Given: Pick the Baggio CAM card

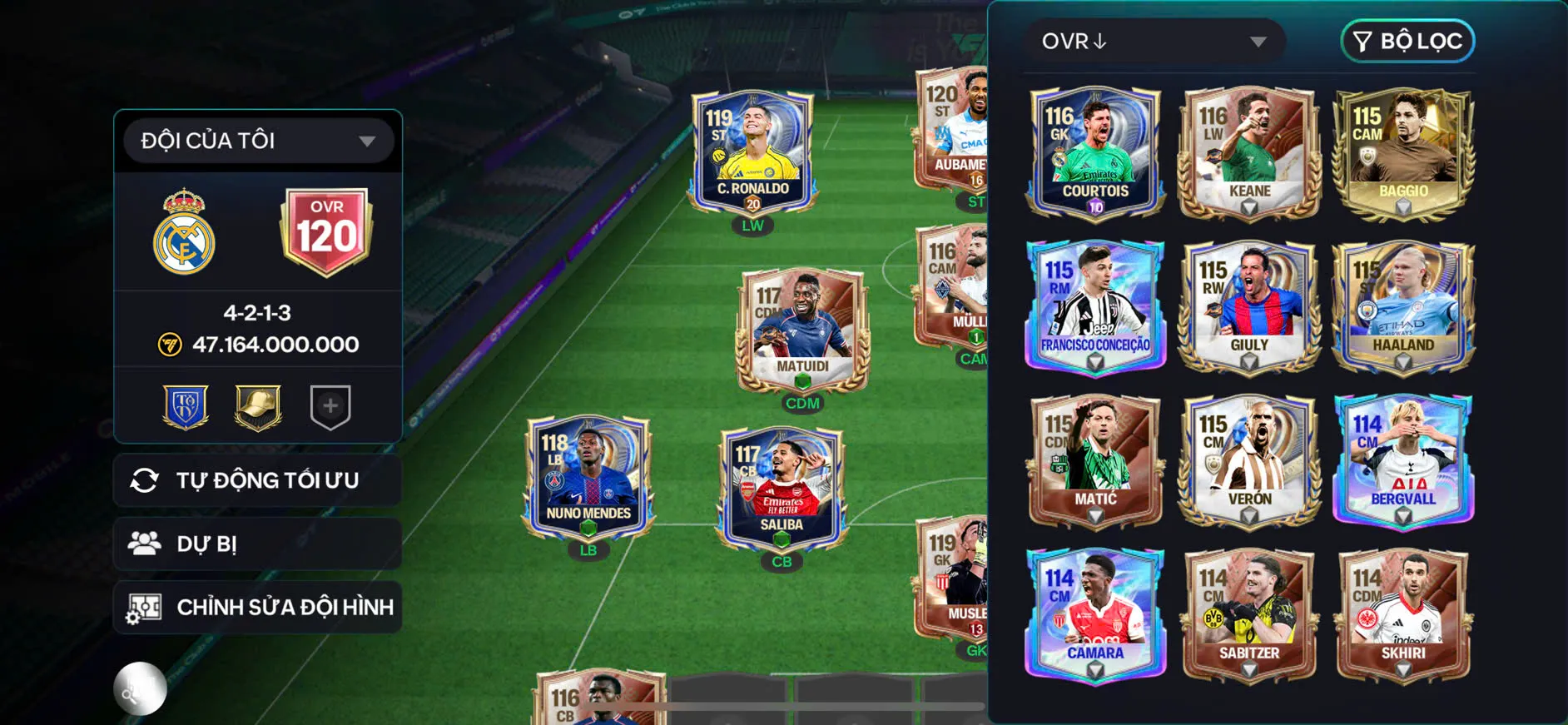Looking at the screenshot, I should [x=1403, y=151].
